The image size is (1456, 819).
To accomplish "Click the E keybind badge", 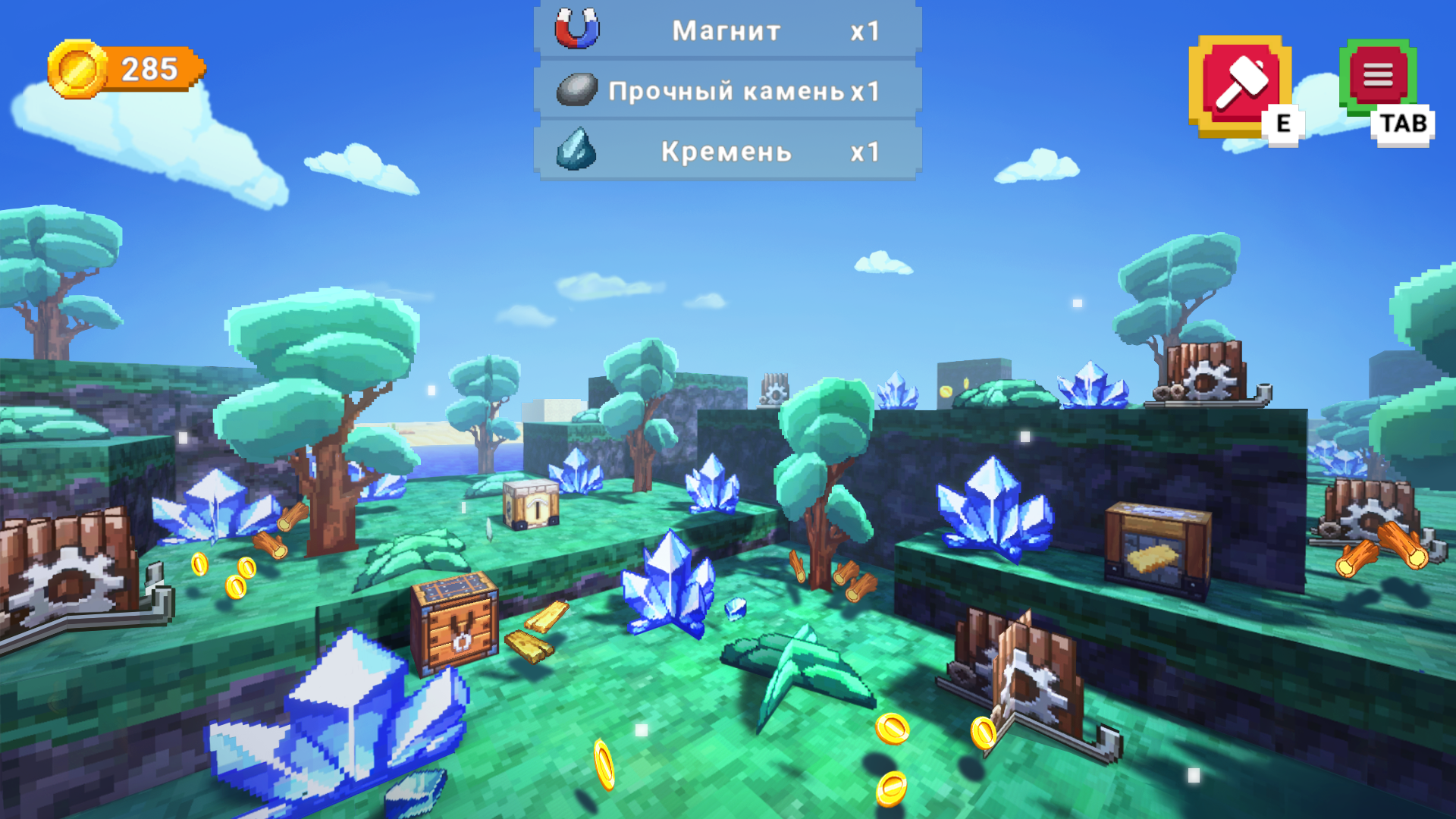I will [x=1282, y=121].
